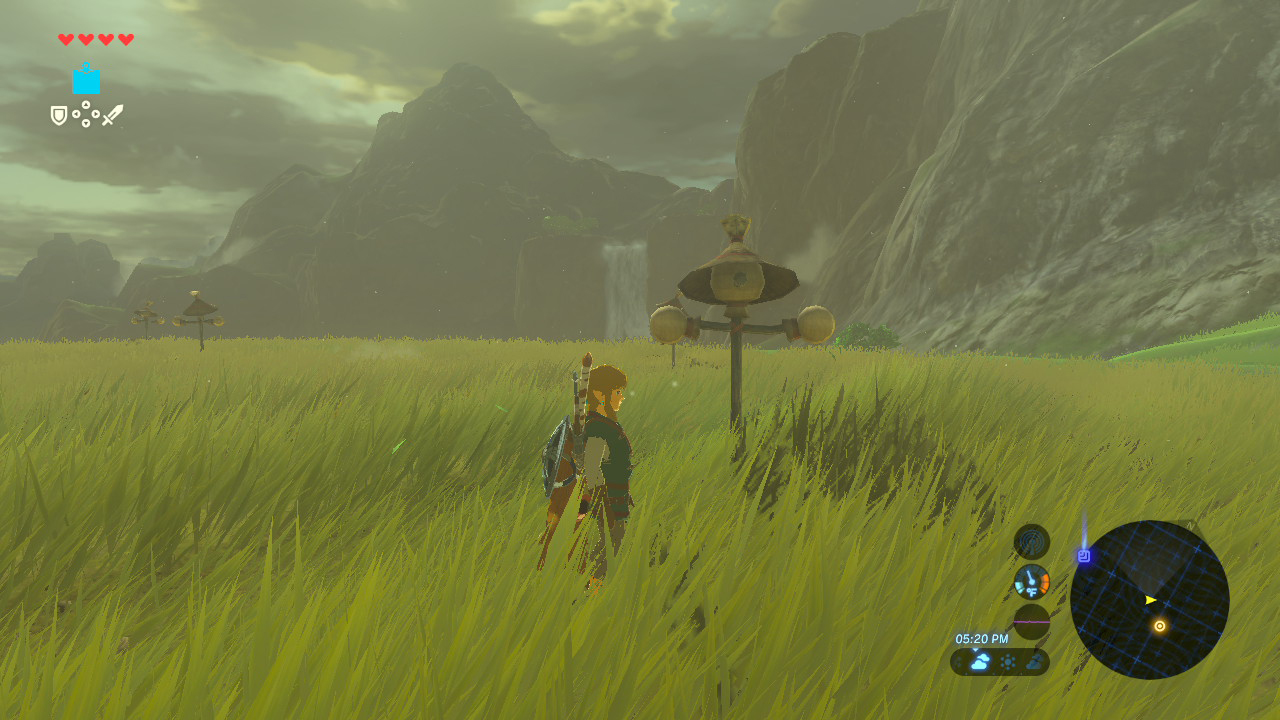Click the orange objective marker on minimap
The image size is (1280, 720).
point(1159,626)
